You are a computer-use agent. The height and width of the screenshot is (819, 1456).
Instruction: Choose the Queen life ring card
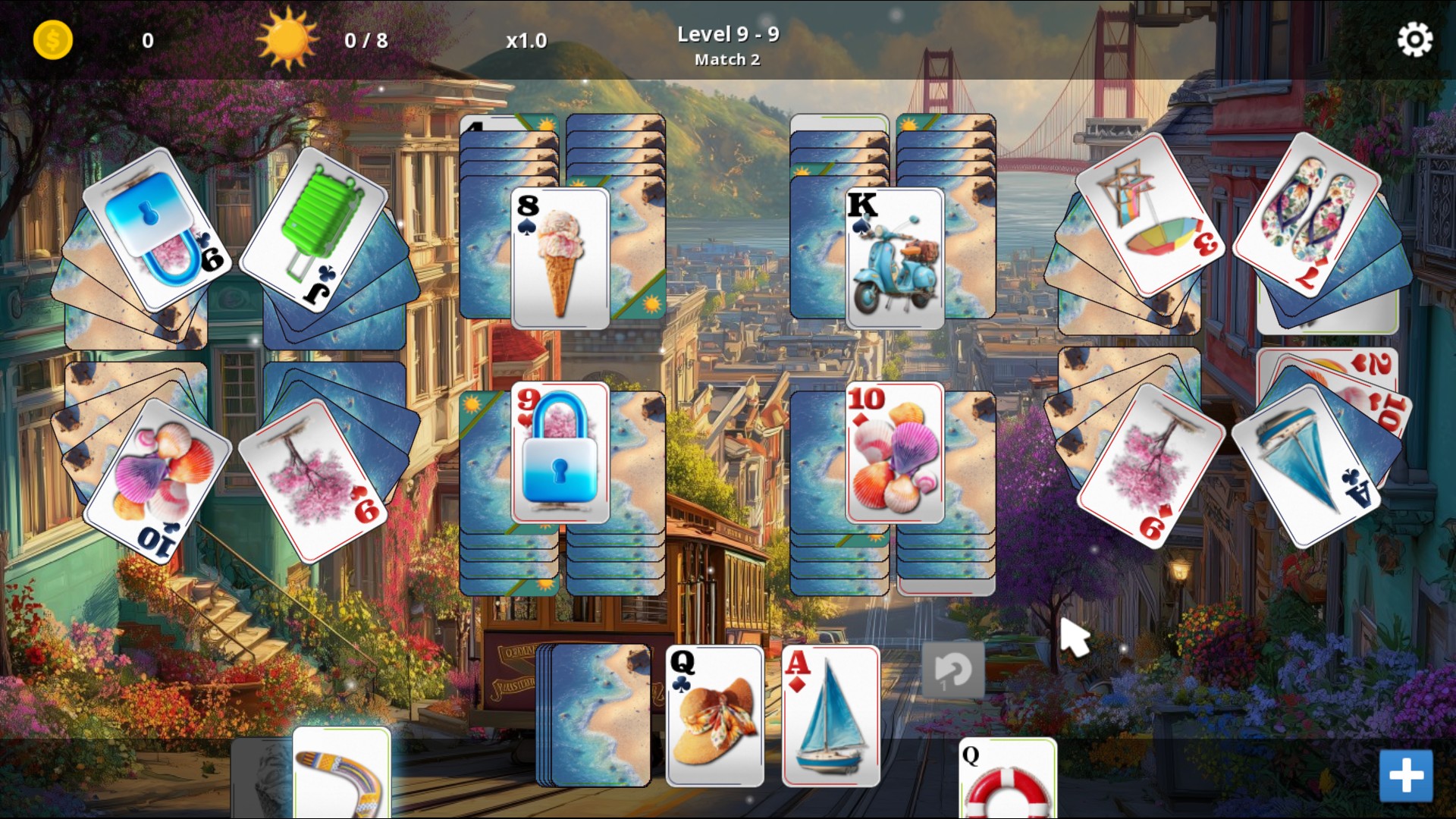1007,780
